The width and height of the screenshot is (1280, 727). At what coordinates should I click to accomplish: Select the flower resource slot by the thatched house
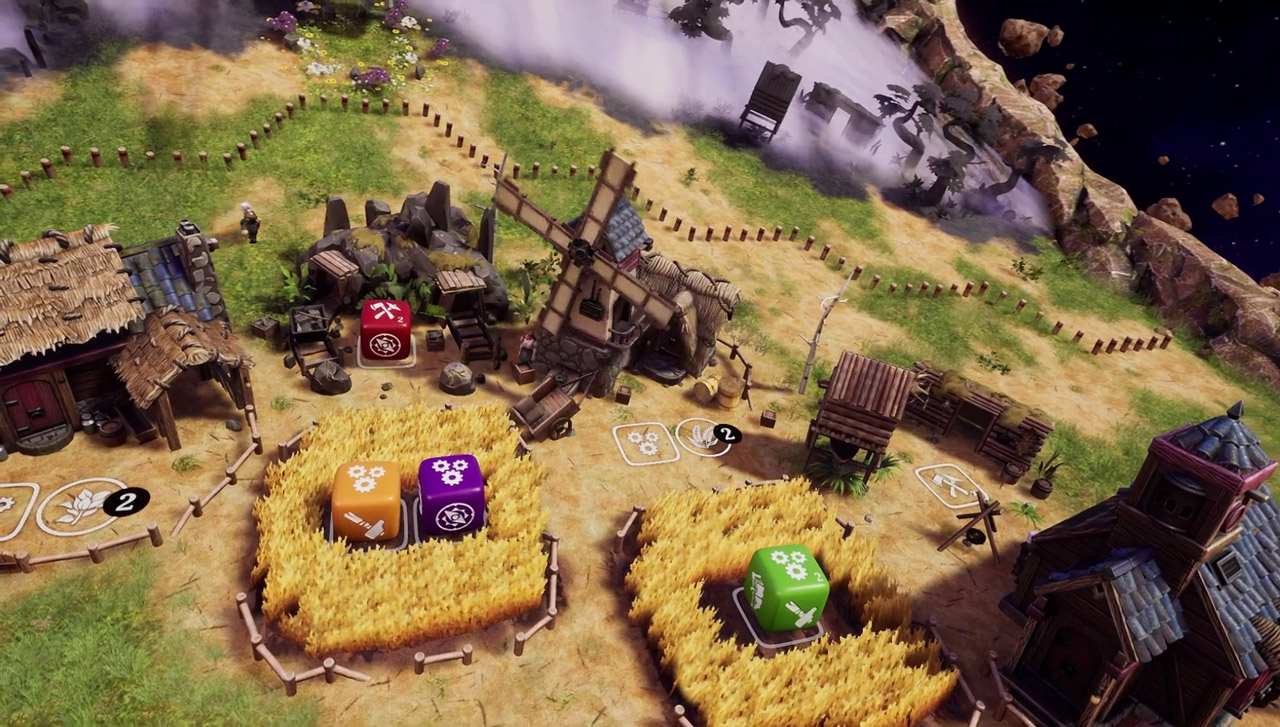(82, 505)
